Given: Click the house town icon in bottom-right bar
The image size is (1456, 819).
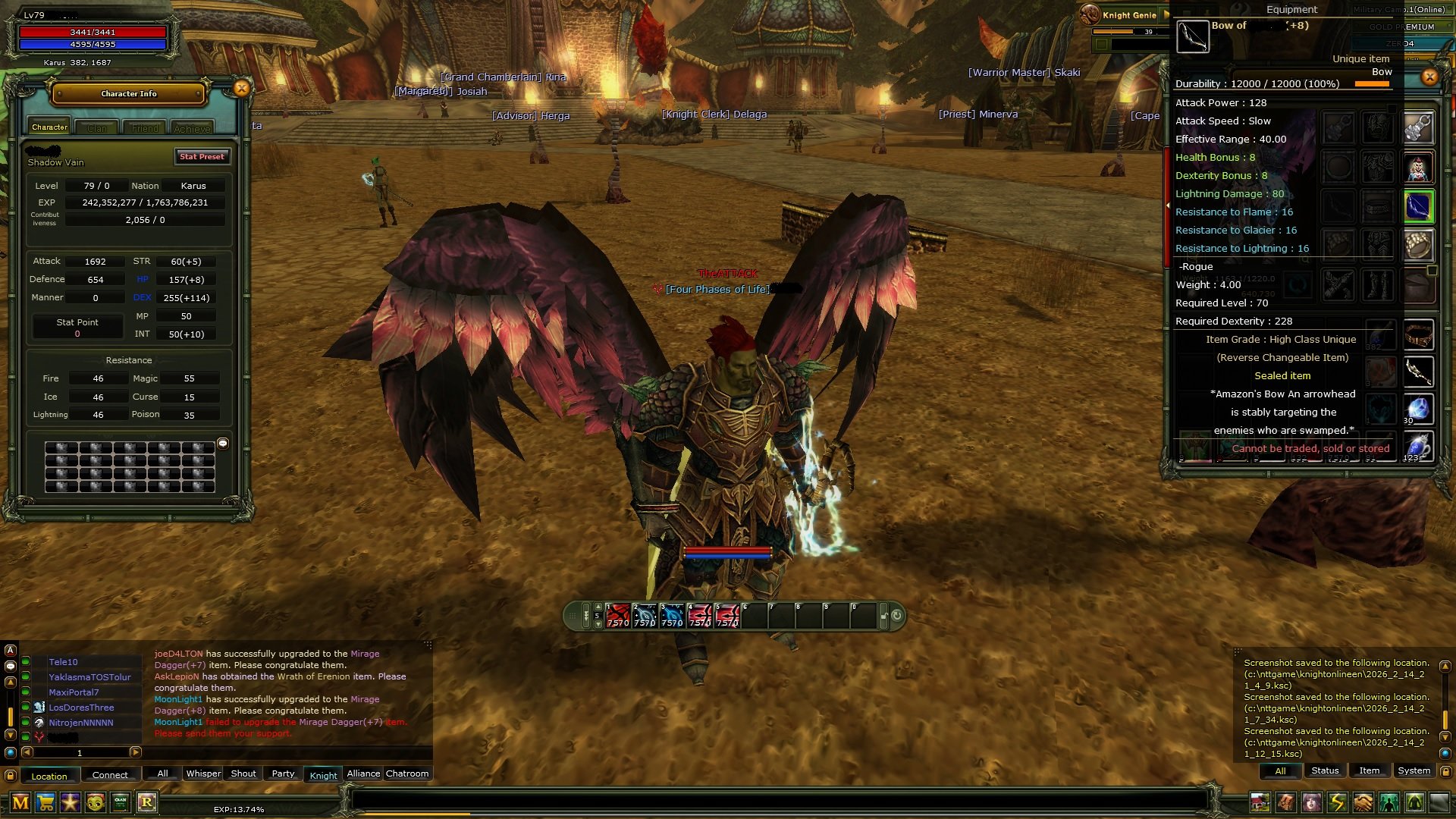Looking at the screenshot, I should point(1260,802).
